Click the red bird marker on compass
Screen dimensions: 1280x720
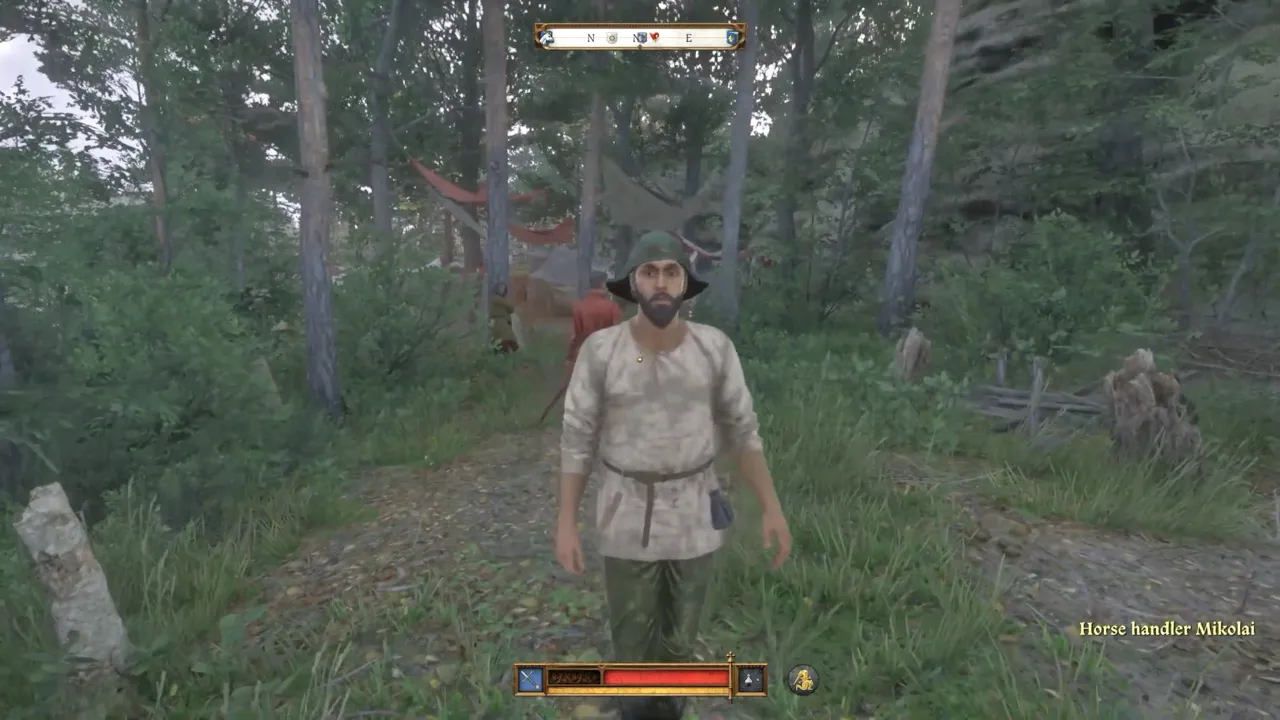pyautogui.click(x=655, y=37)
